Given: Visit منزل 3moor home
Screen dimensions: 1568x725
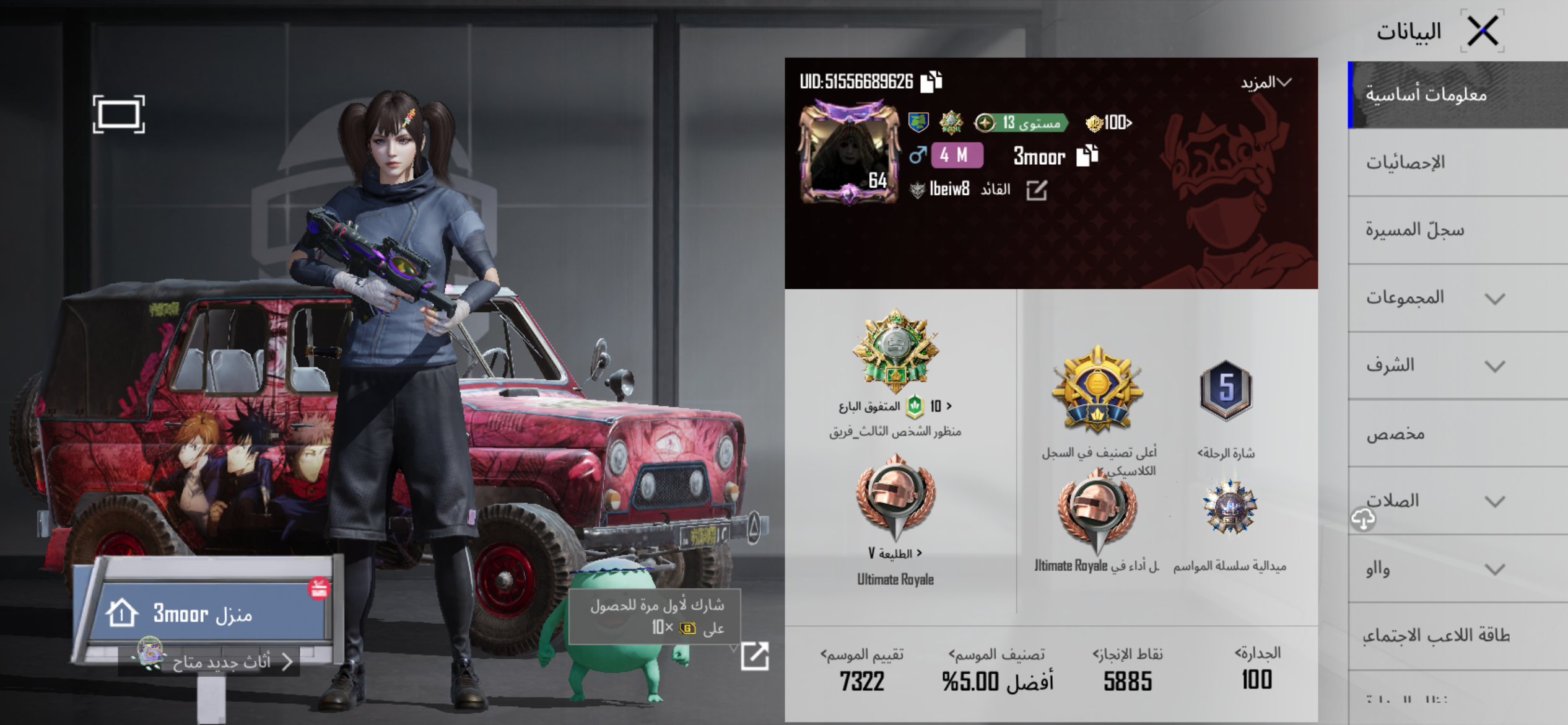Looking at the screenshot, I should click(204, 613).
